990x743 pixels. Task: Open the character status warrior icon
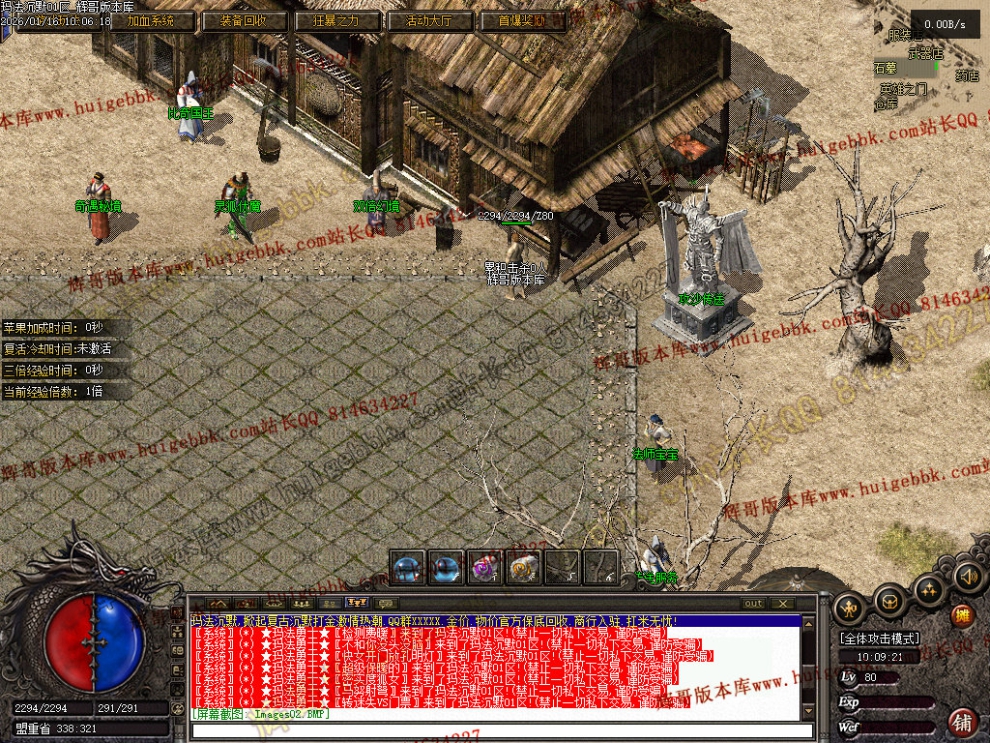(849, 608)
